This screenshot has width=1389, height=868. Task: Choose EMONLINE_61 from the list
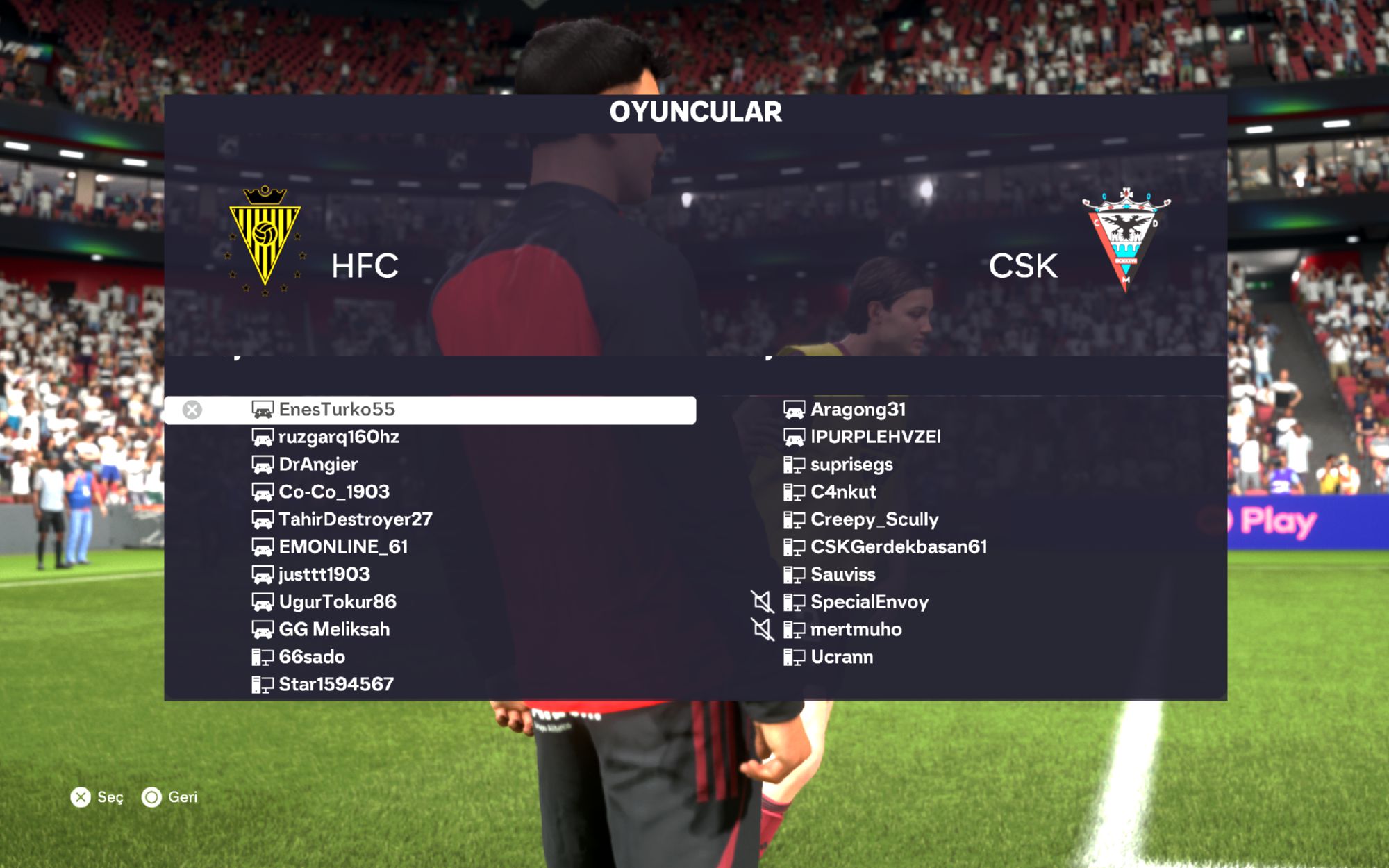click(343, 547)
